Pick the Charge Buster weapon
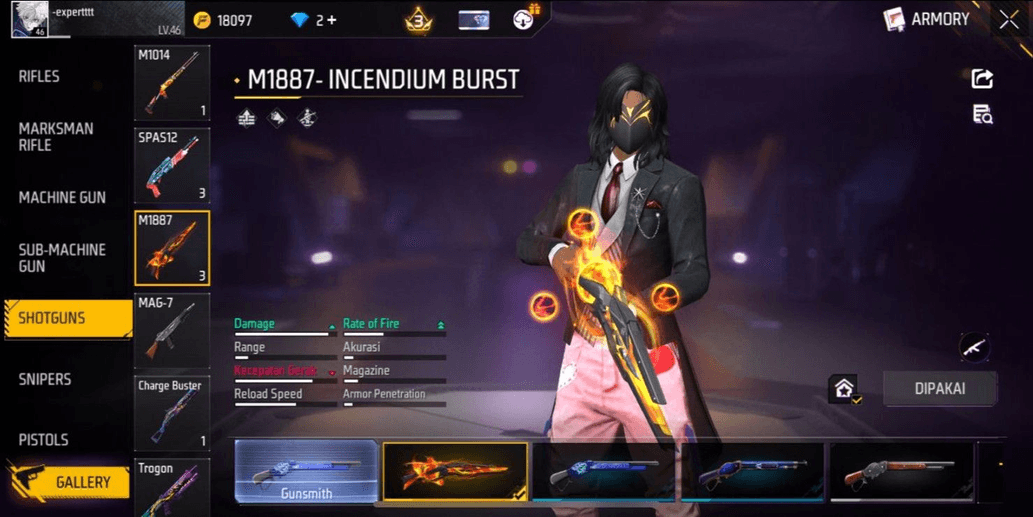Image resolution: width=1033 pixels, height=517 pixels. point(172,413)
